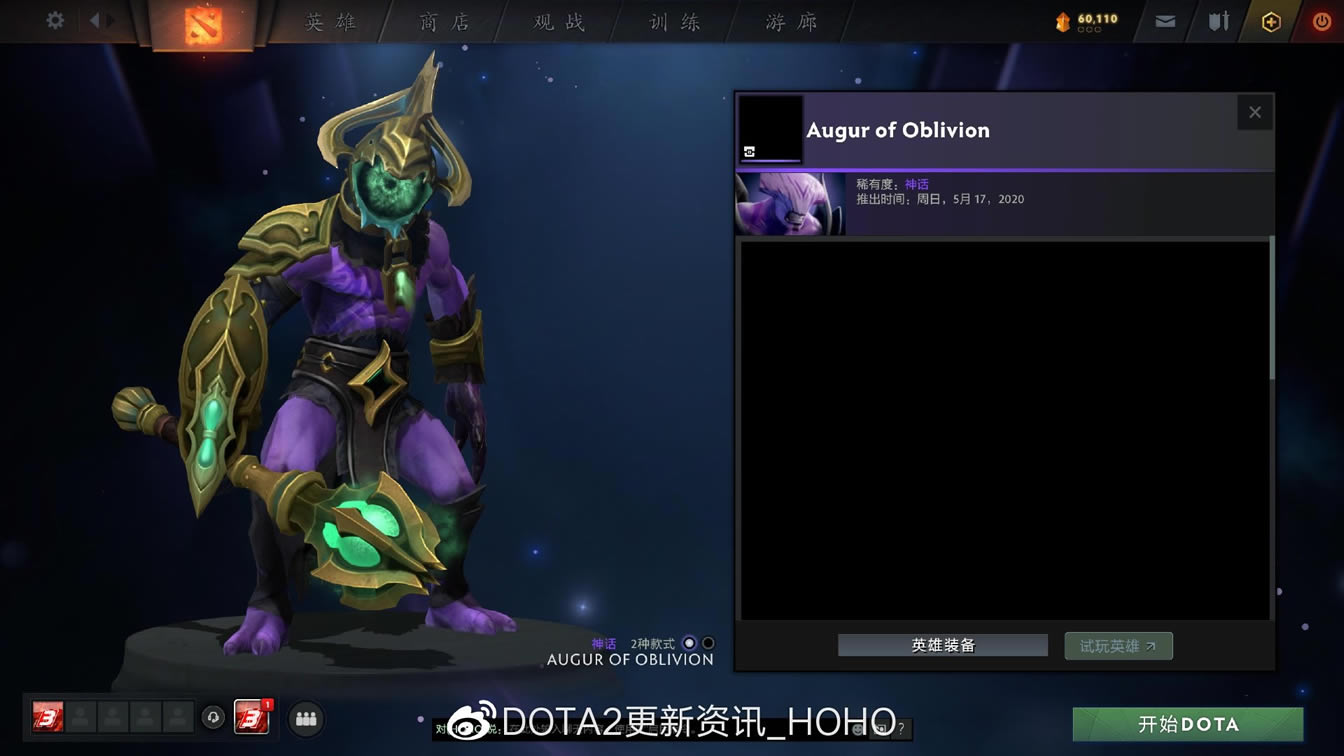1344x756 pixels.
Task: Click the back navigation arrow
Action: click(96, 18)
